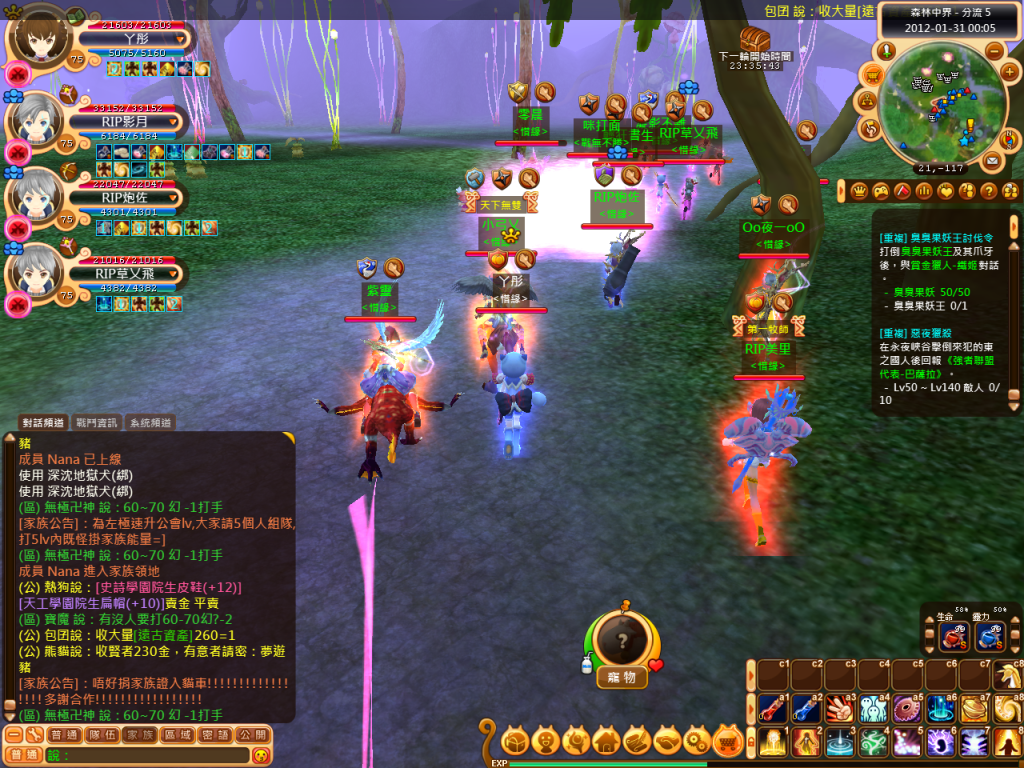Open the mail envelope beside the minimap

point(992,160)
